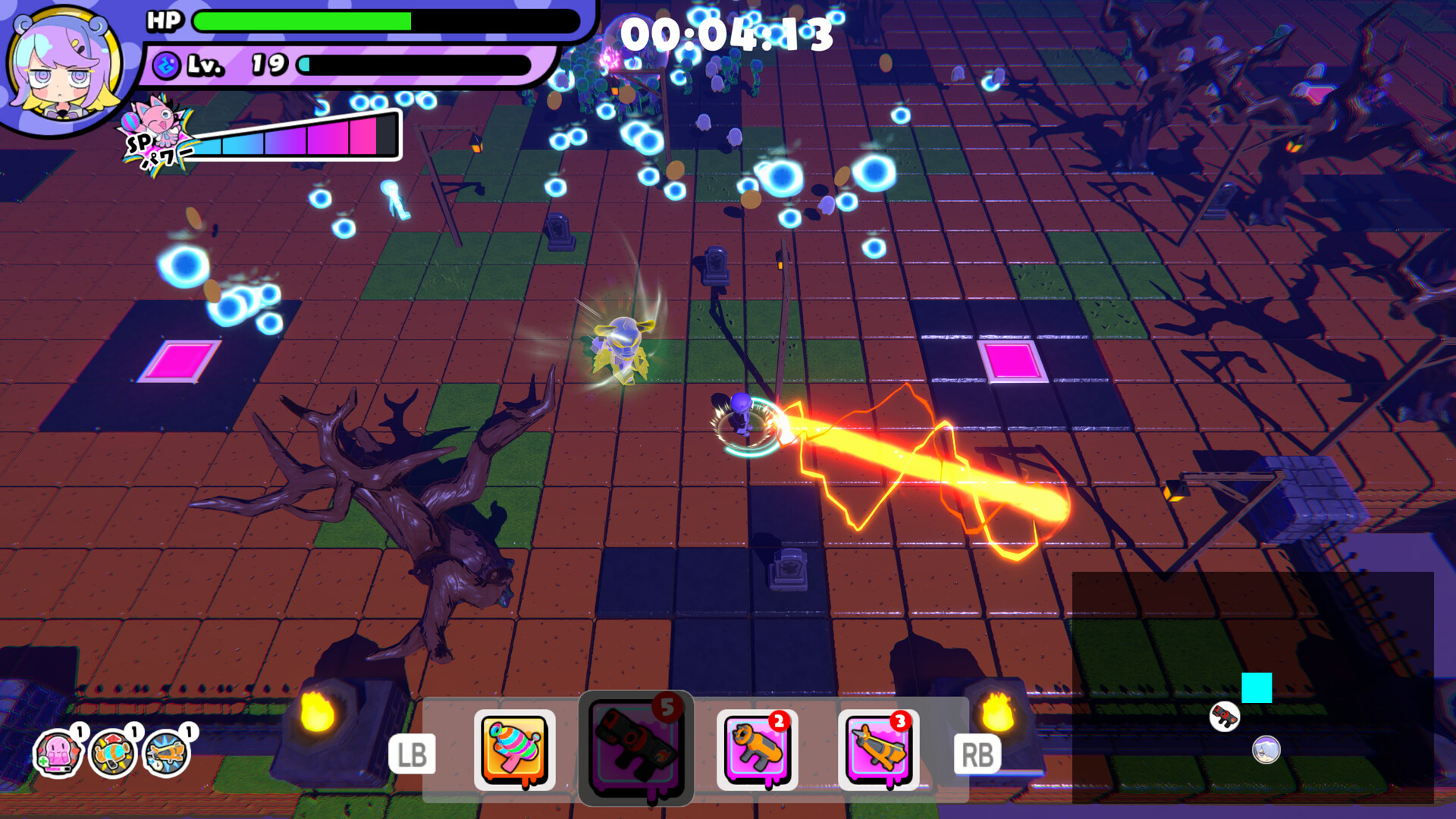Click the orange blaster power-up passive icon
1456x819 pixels.
(x=112, y=753)
